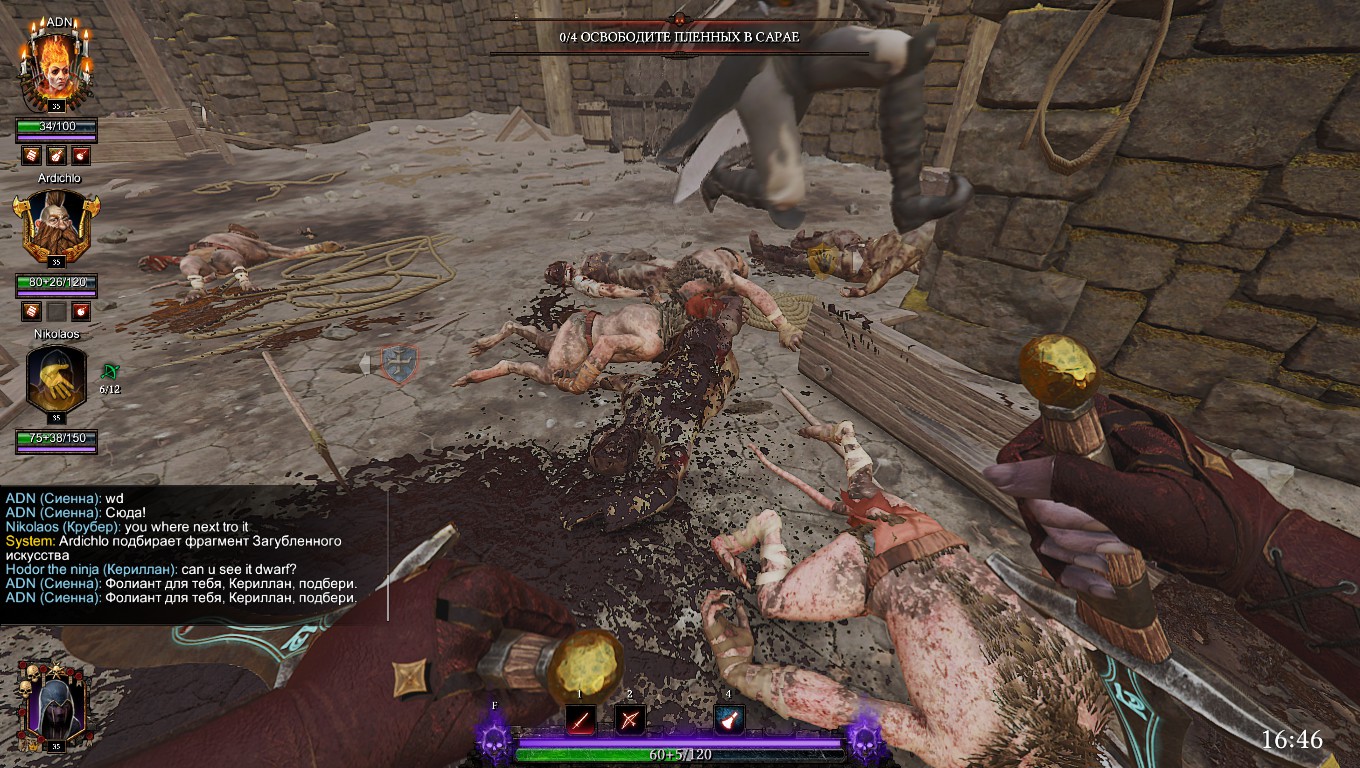Click Nikolaos's green bow ammo icon
This screenshot has height=768, width=1360.
[109, 372]
